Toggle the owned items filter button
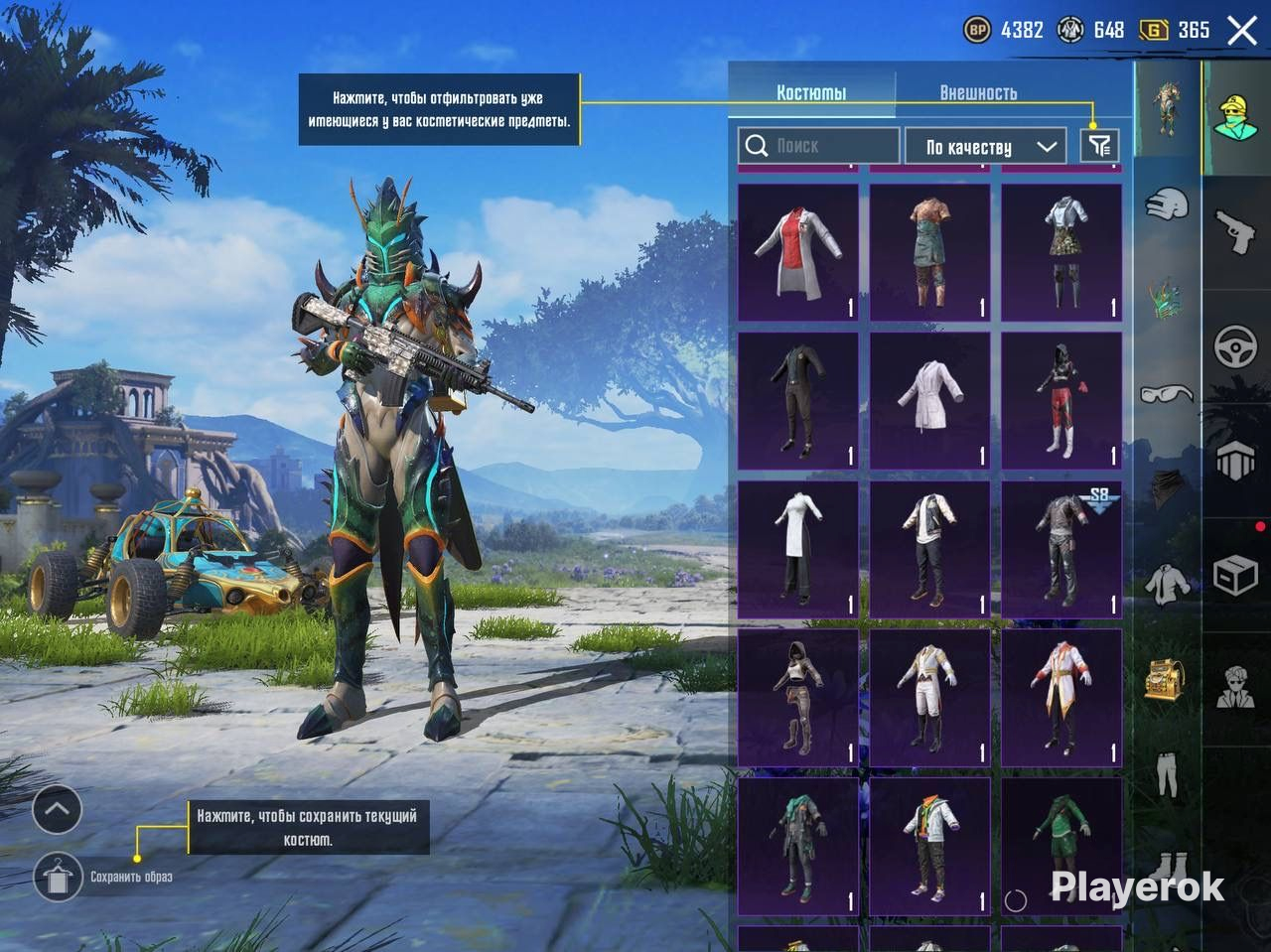1271x952 pixels. point(1099,146)
